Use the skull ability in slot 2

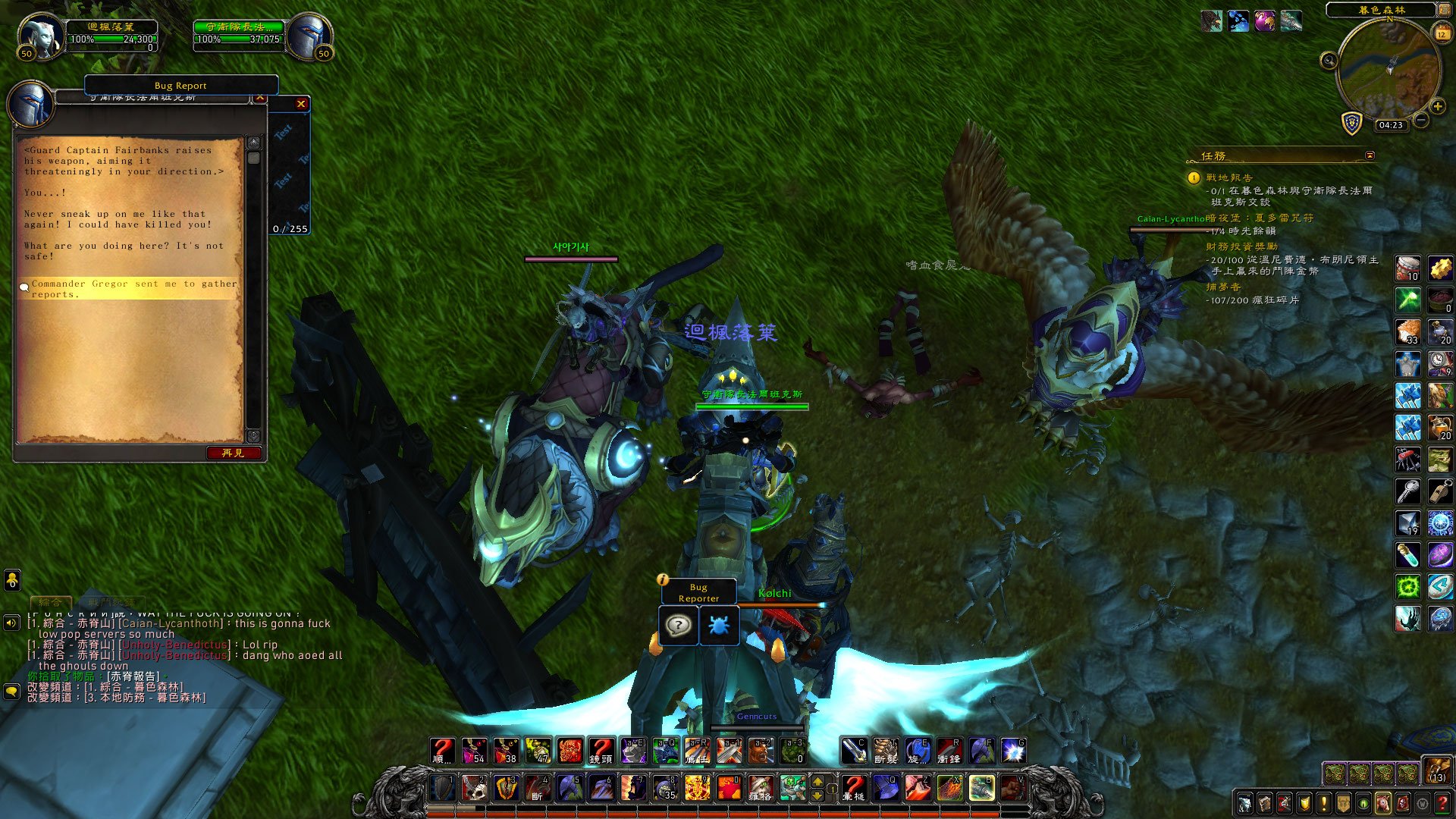[x=475, y=788]
